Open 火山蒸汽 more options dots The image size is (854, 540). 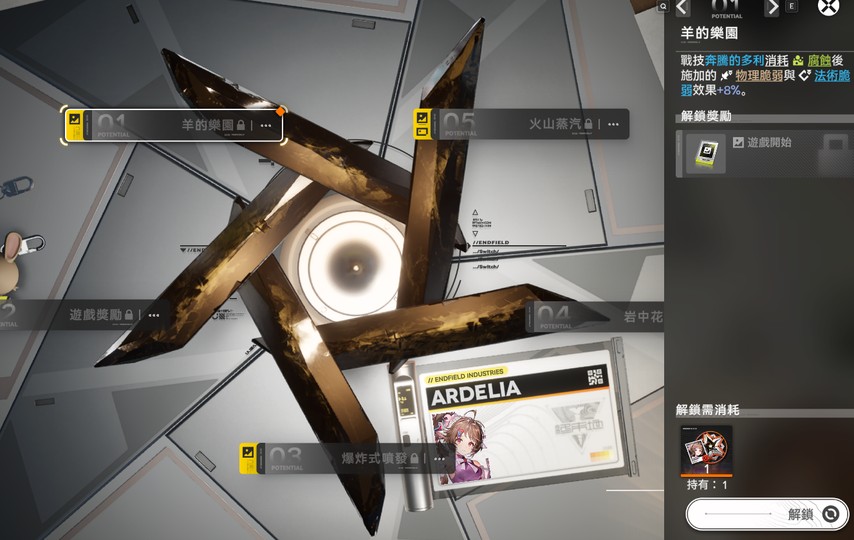[x=613, y=124]
